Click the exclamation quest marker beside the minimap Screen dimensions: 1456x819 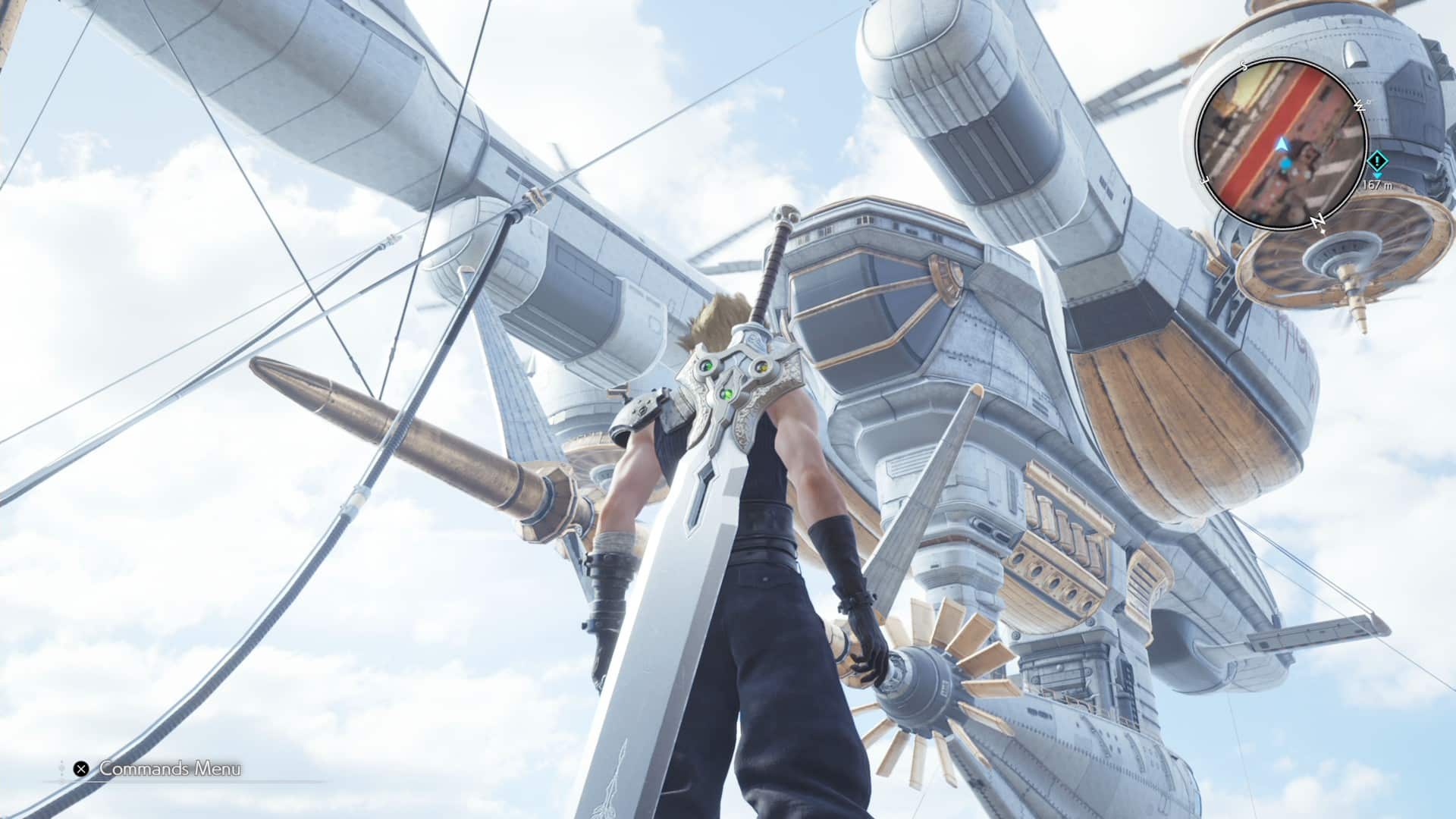tap(1377, 161)
